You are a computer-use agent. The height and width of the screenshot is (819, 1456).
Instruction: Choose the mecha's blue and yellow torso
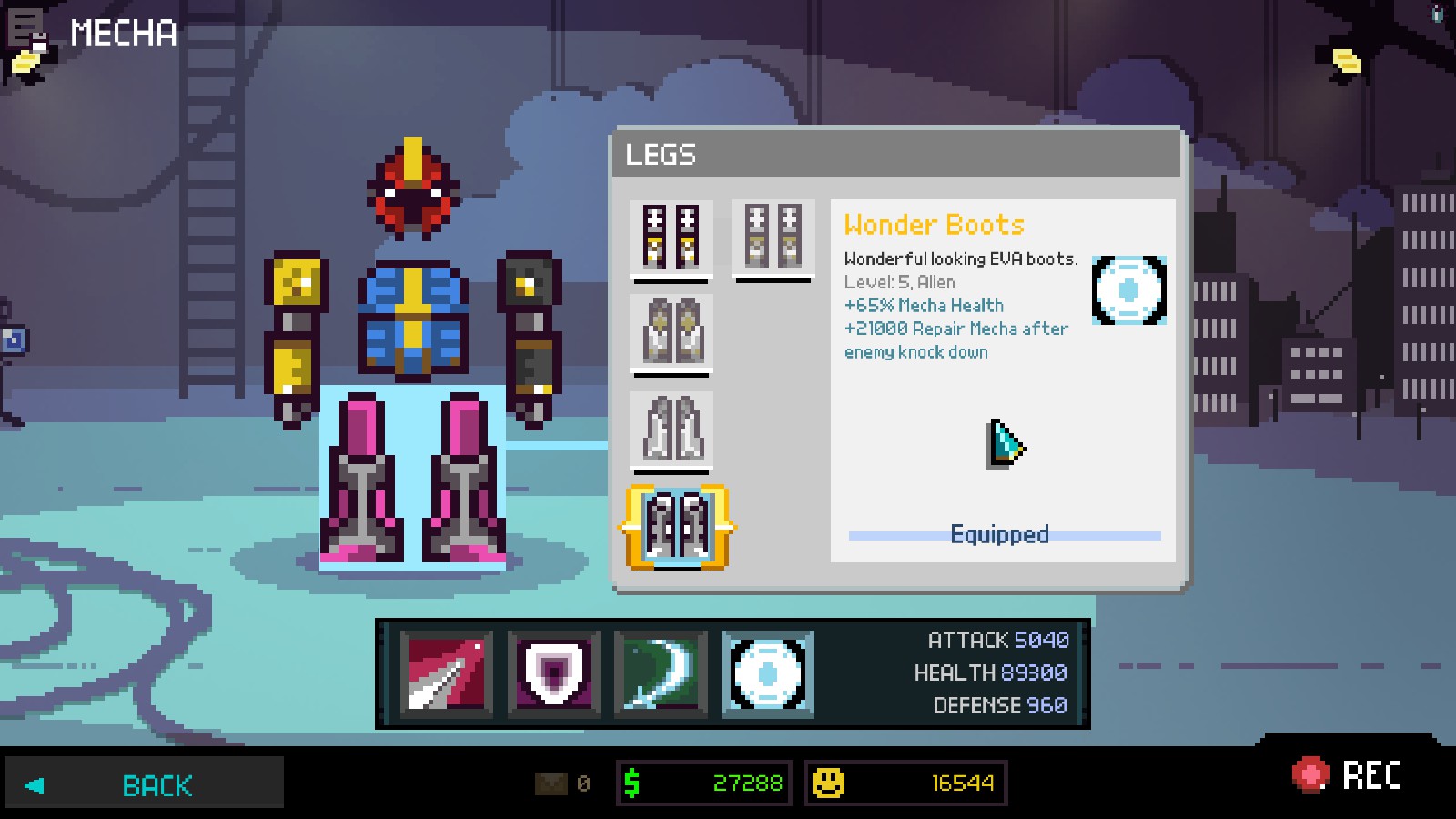(x=412, y=318)
